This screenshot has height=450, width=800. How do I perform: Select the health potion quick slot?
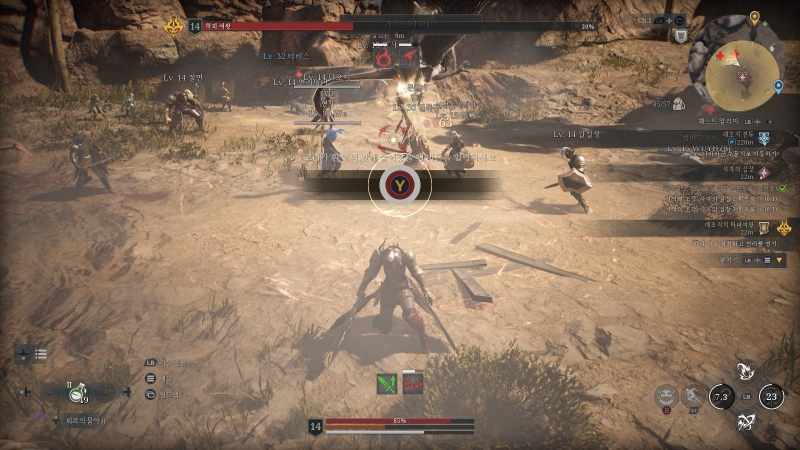tap(78, 392)
